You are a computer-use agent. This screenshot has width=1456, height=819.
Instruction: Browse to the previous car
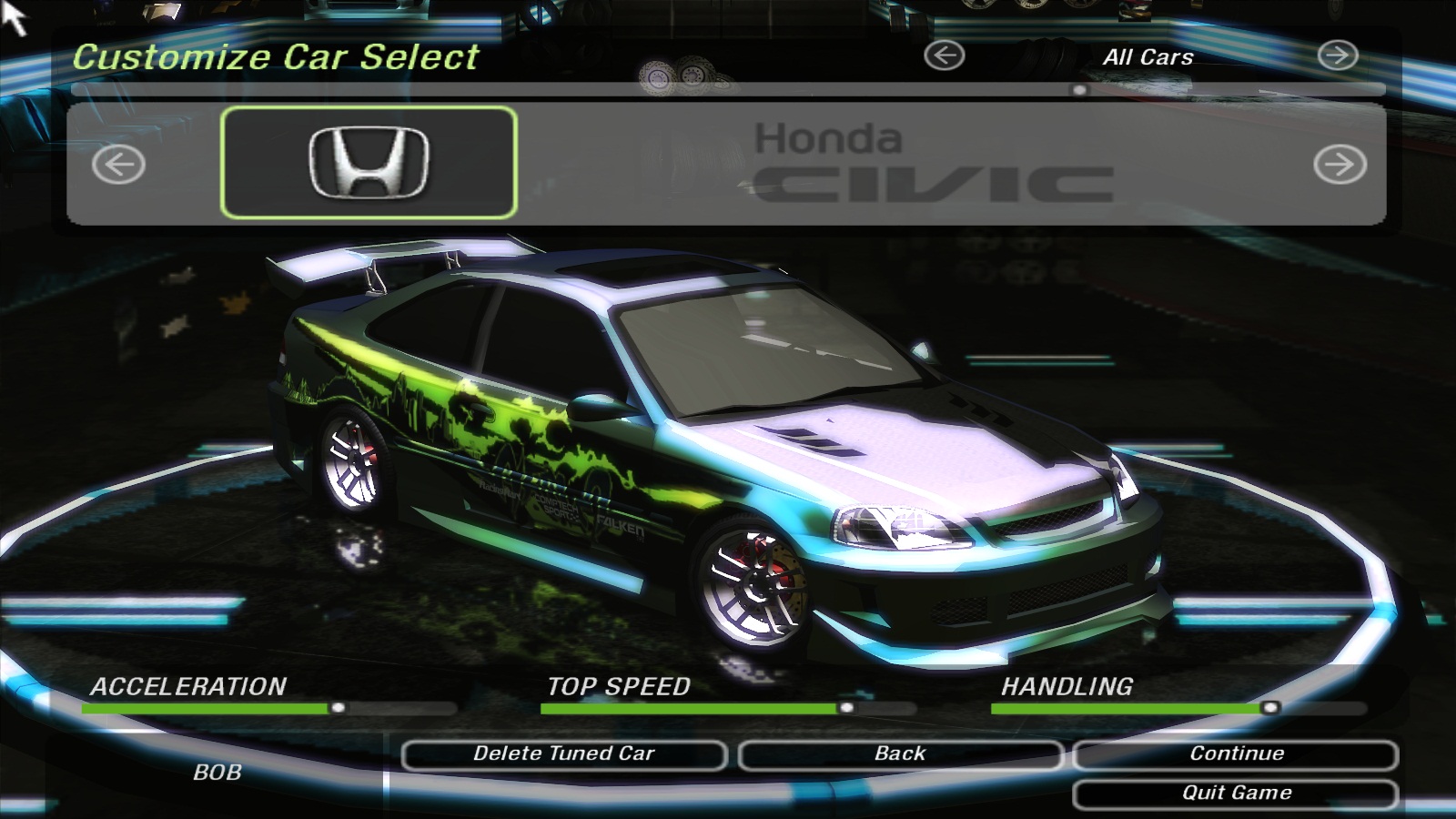118,165
